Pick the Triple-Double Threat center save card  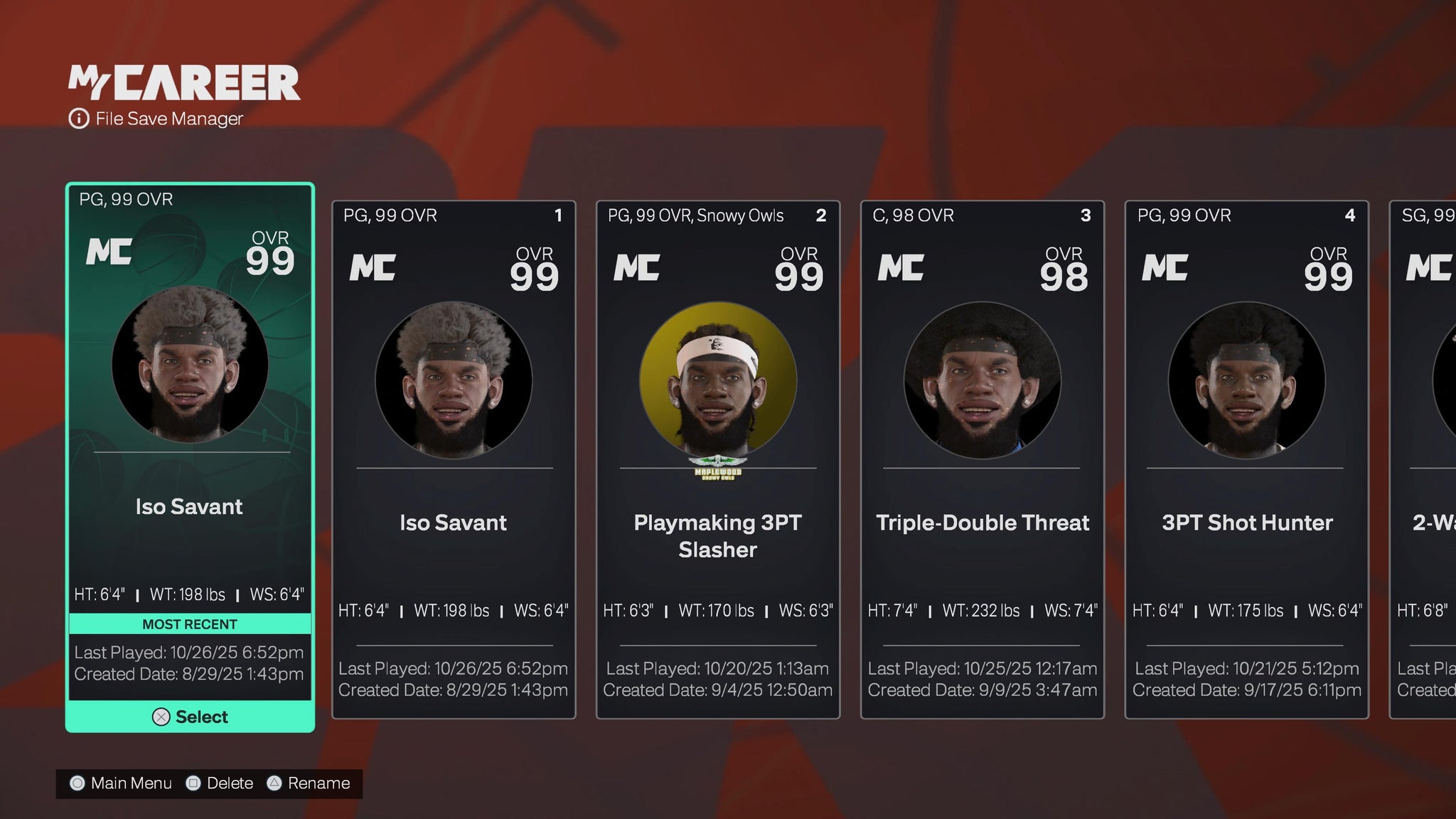coord(983,459)
